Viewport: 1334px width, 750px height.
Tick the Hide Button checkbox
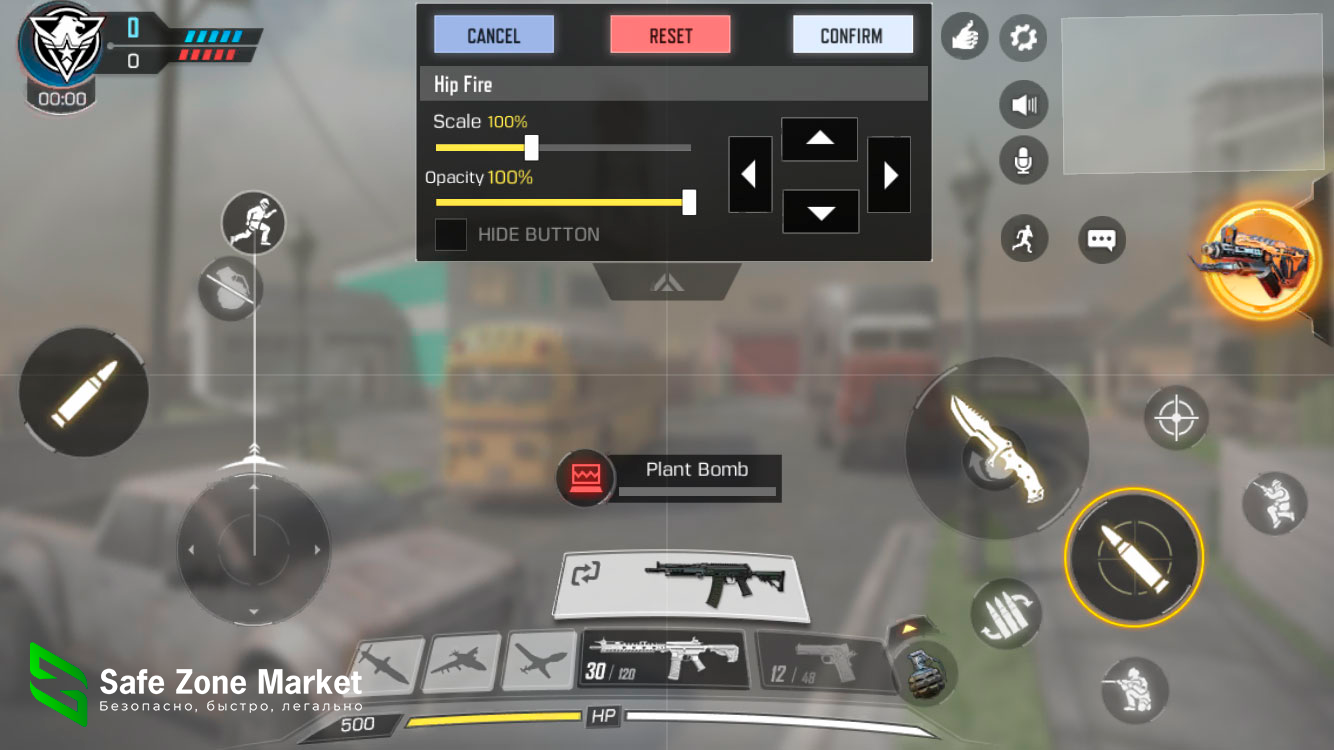pos(451,235)
